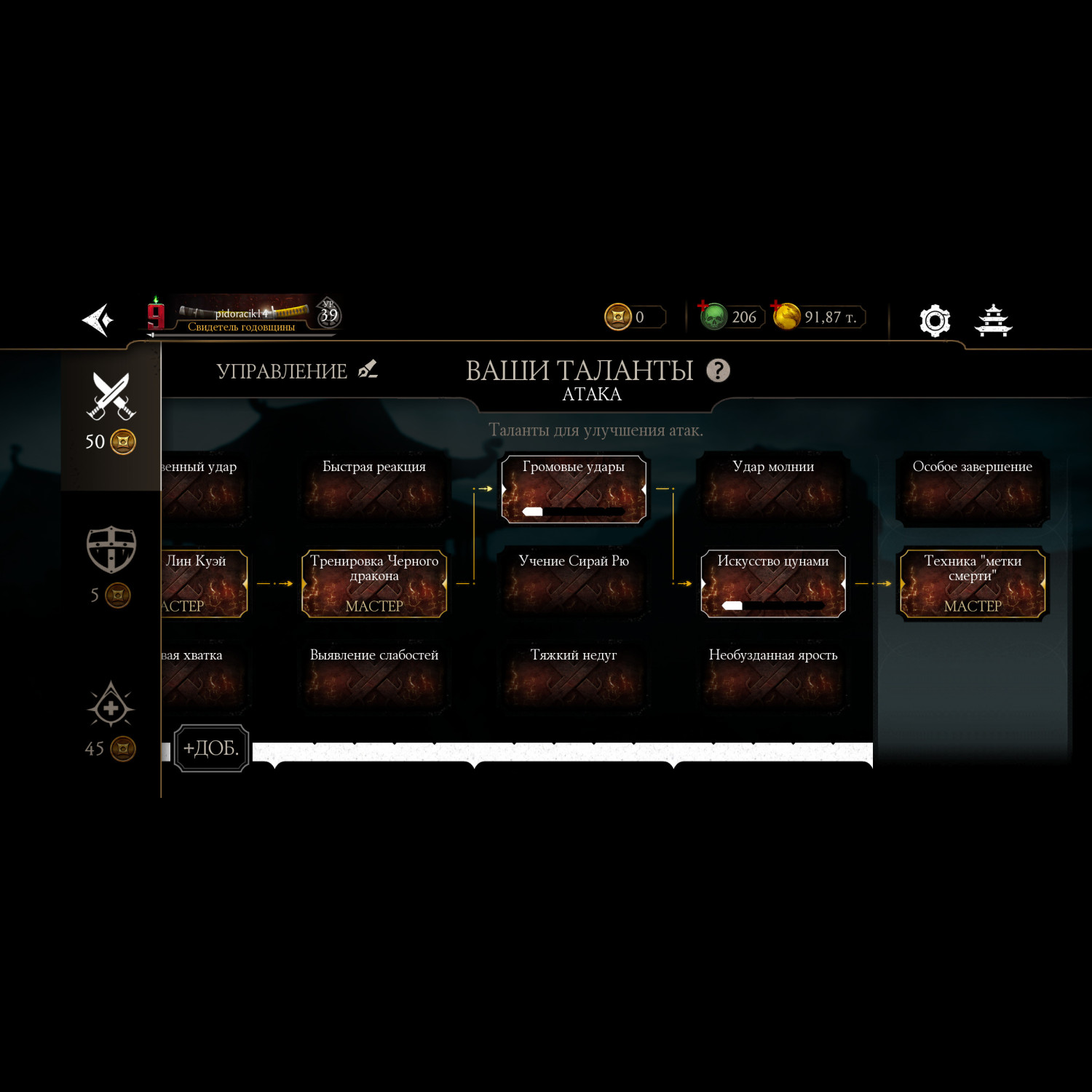Select the Учение Сирай Рю talent
This screenshot has width=1092, height=1092.
[574, 583]
